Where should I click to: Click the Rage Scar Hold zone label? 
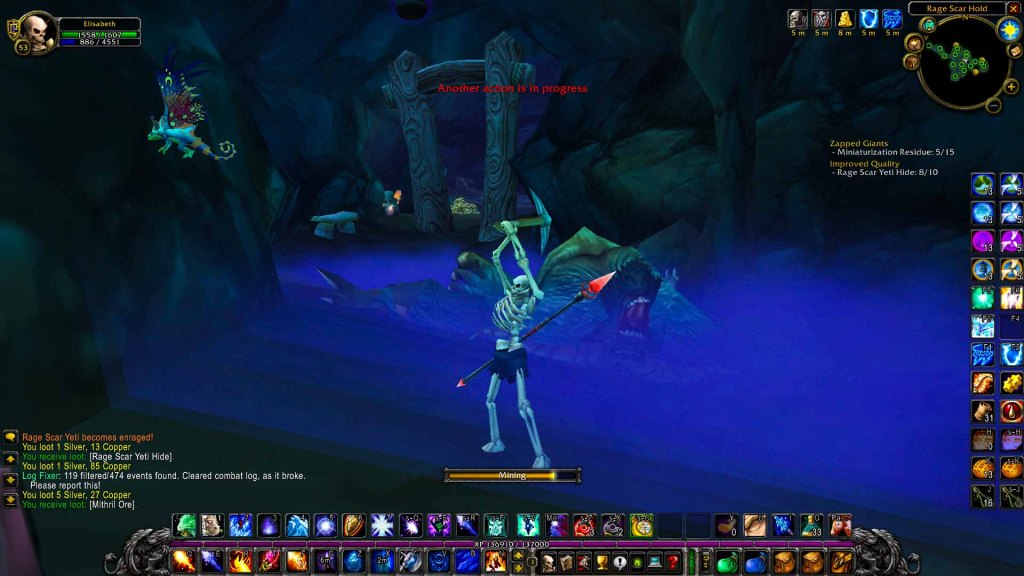(x=956, y=8)
